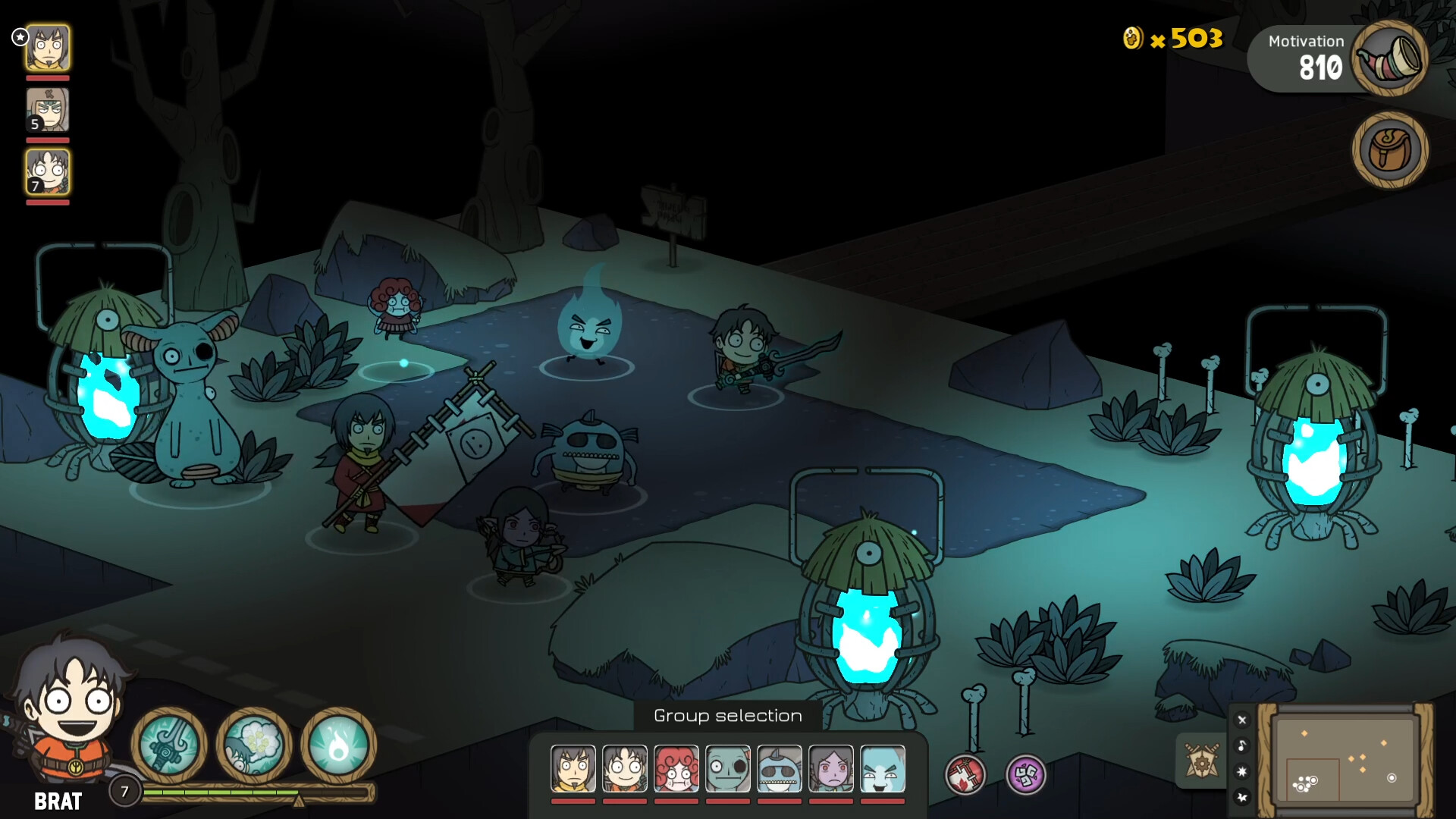Expand the bird icon on minimap sidebar
The image size is (1456, 819).
click(1242, 798)
